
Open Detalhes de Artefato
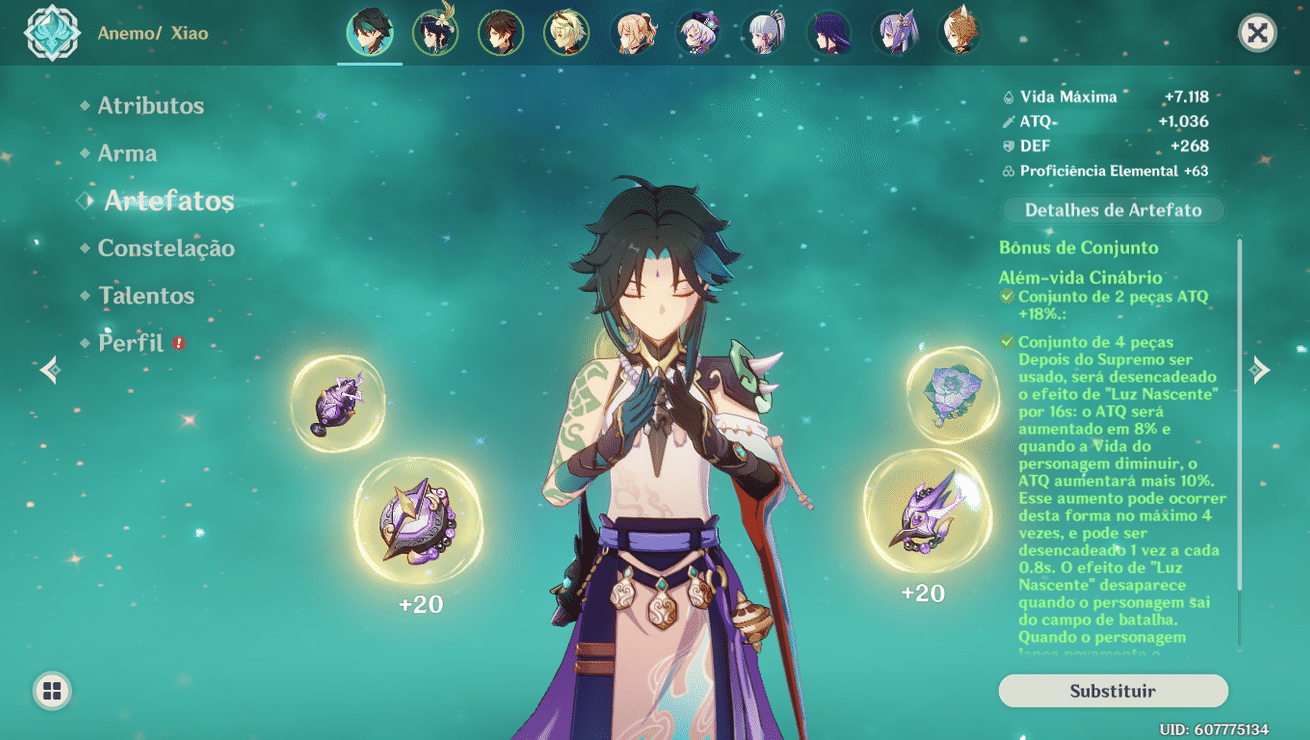[x=1113, y=210]
